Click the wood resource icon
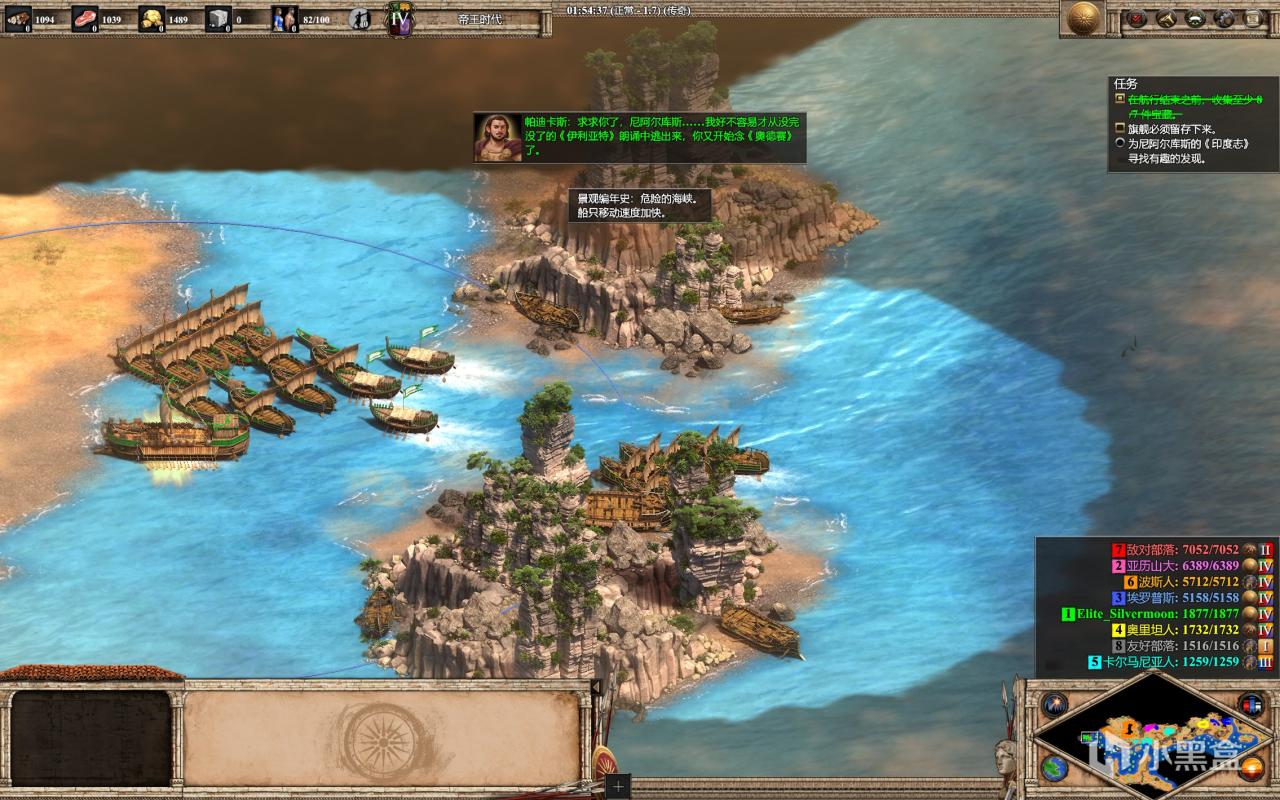 coord(18,18)
